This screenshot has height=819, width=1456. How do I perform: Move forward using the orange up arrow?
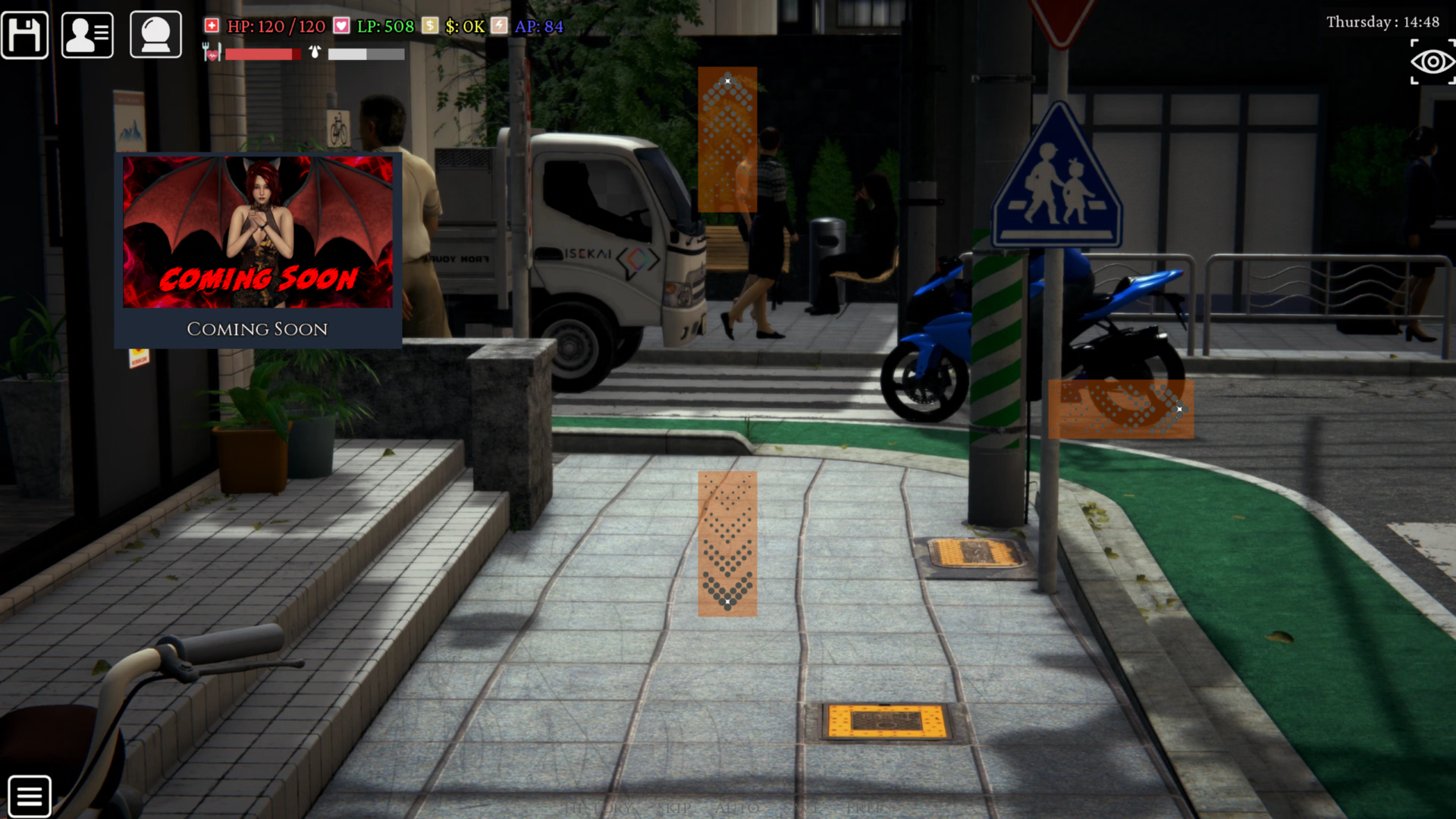[727, 139]
